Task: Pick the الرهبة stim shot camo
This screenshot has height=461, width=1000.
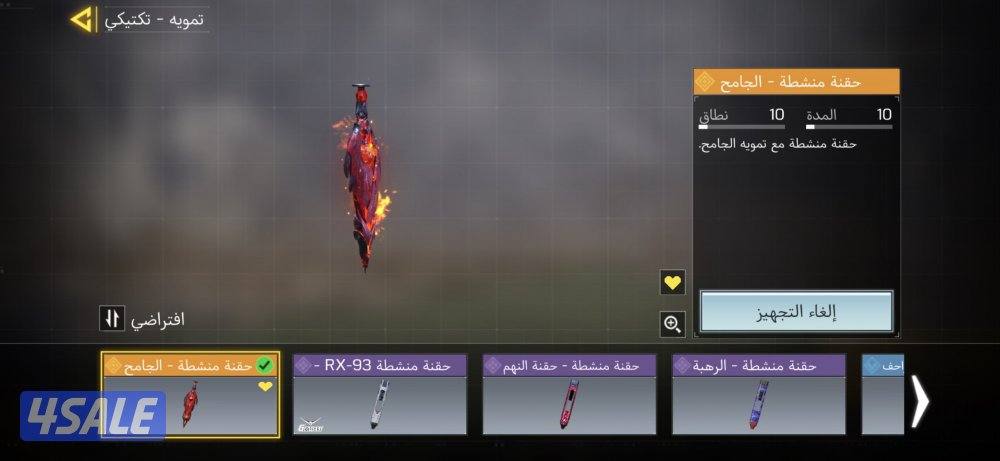Action: pyautogui.click(x=758, y=395)
